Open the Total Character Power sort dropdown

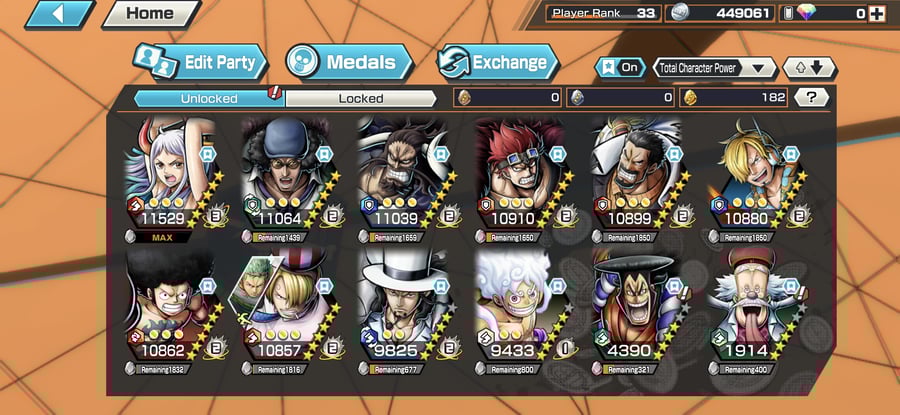pos(714,68)
